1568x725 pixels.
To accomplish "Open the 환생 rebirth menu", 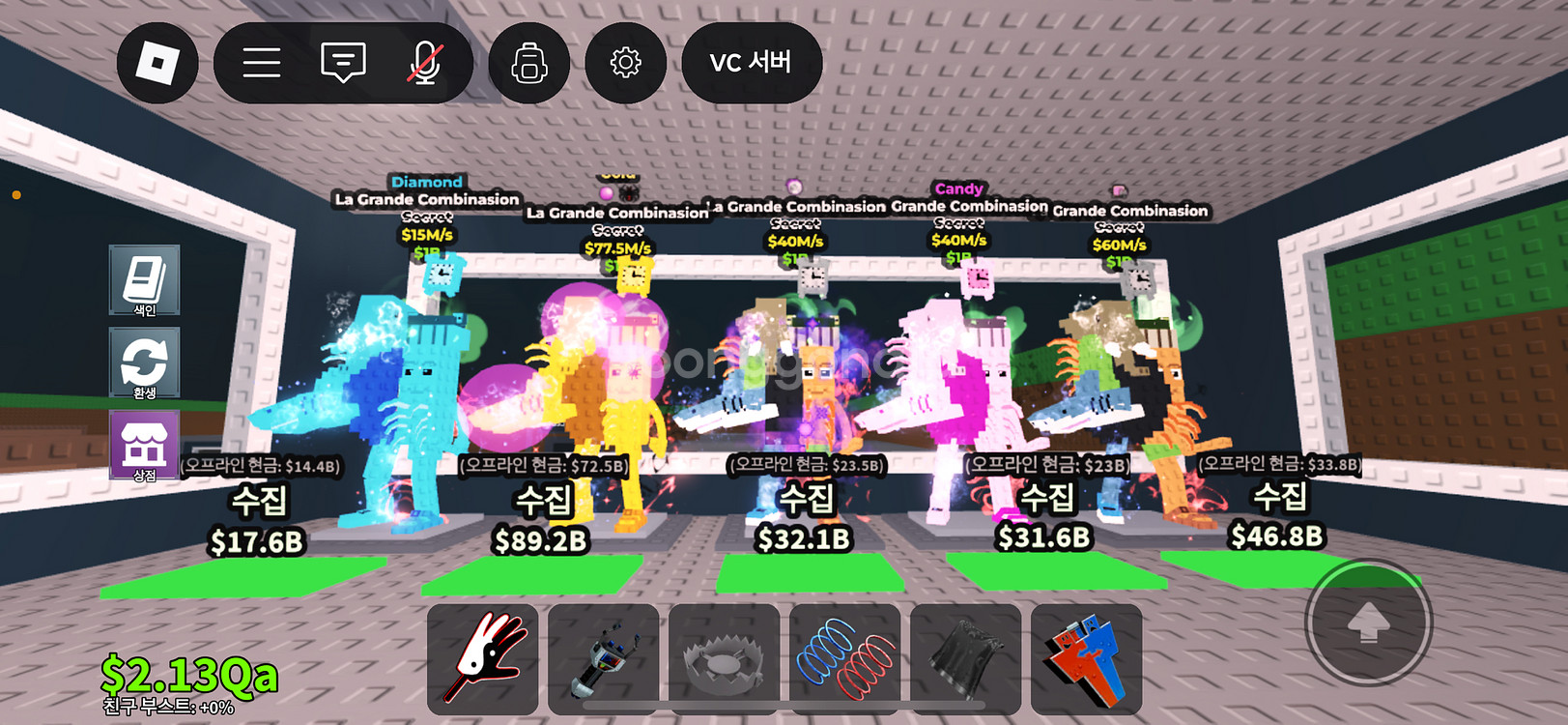I will coord(144,363).
